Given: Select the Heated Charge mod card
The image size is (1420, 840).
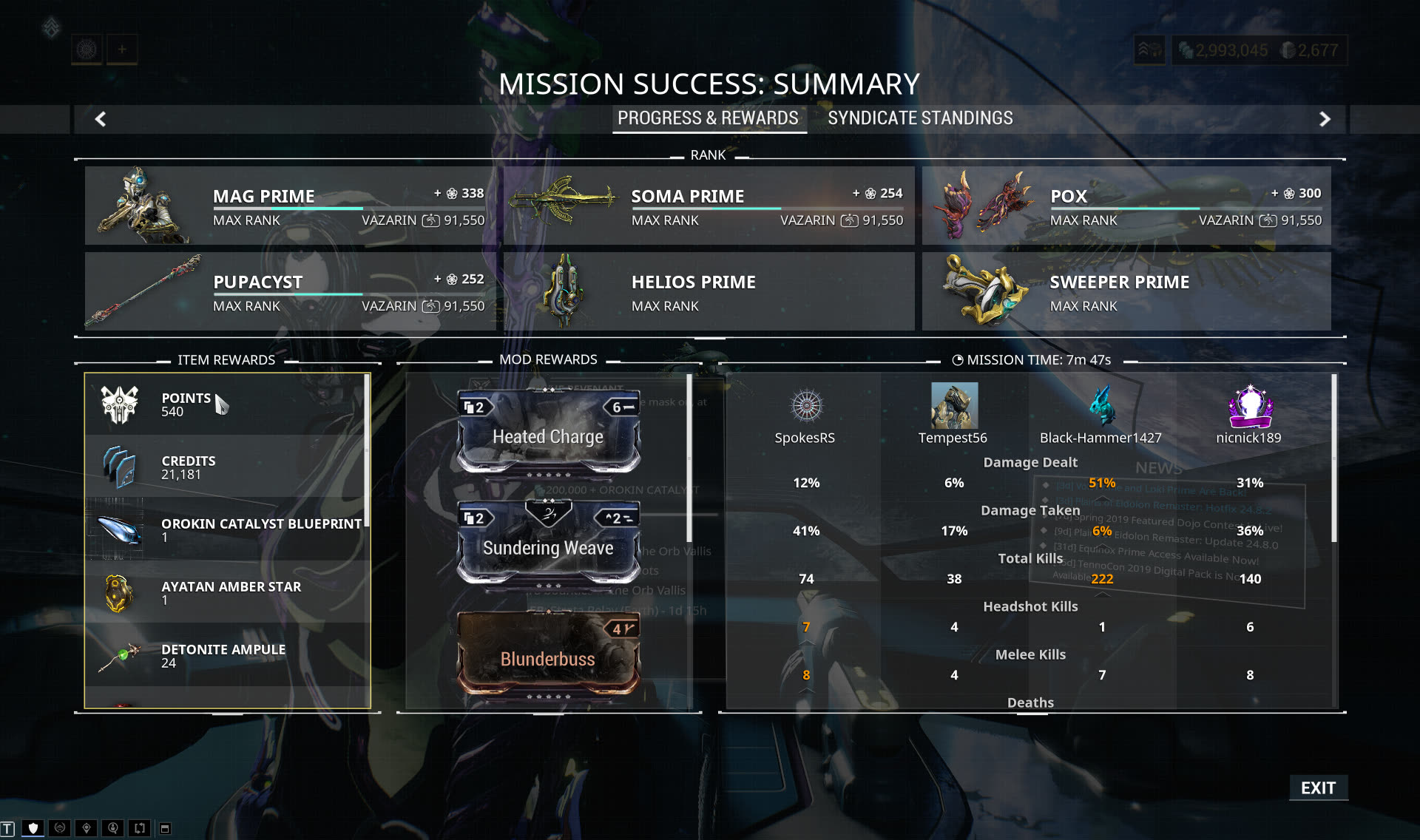Looking at the screenshot, I should point(548,432).
